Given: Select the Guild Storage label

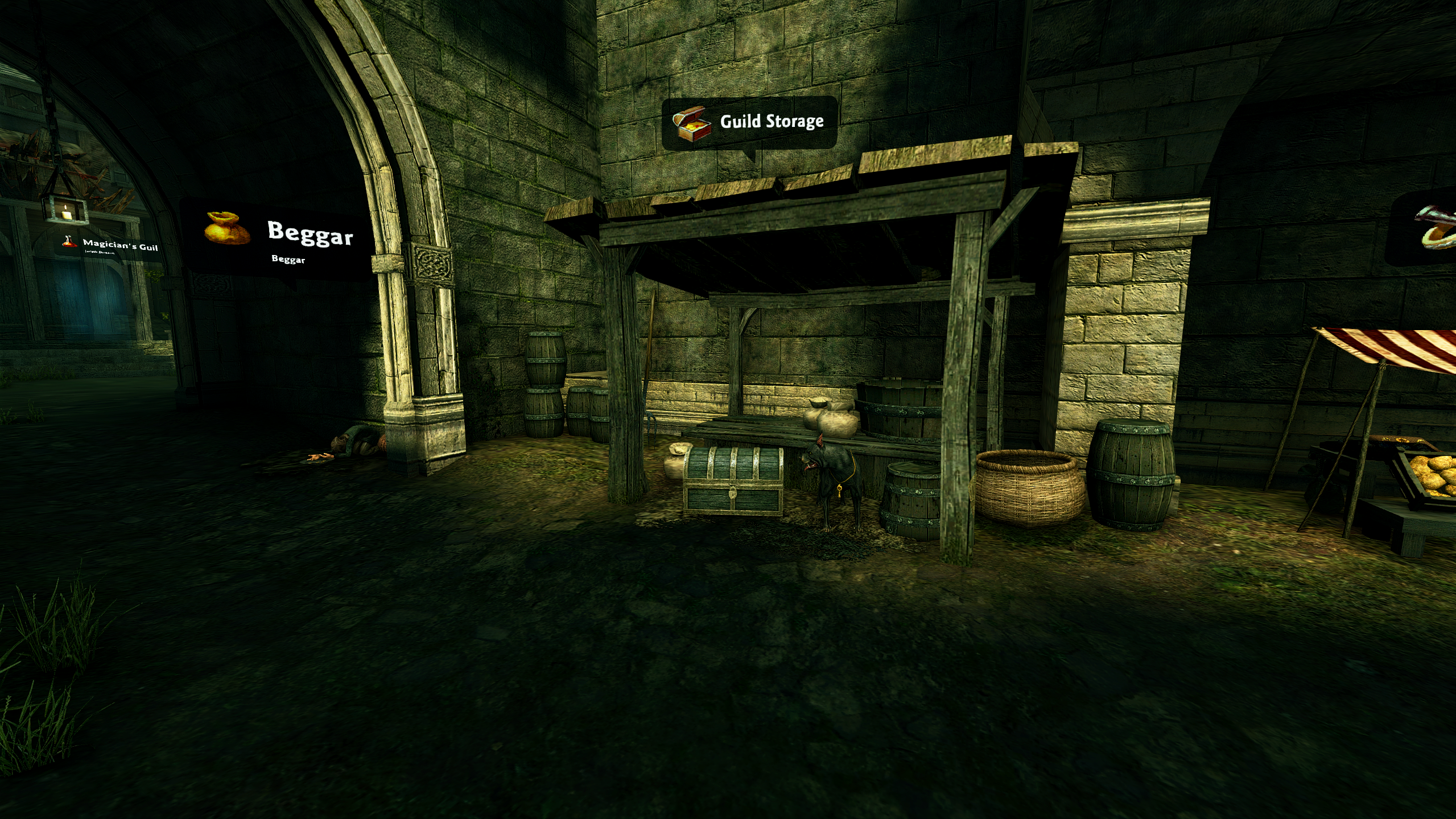Looking at the screenshot, I should (x=771, y=122).
